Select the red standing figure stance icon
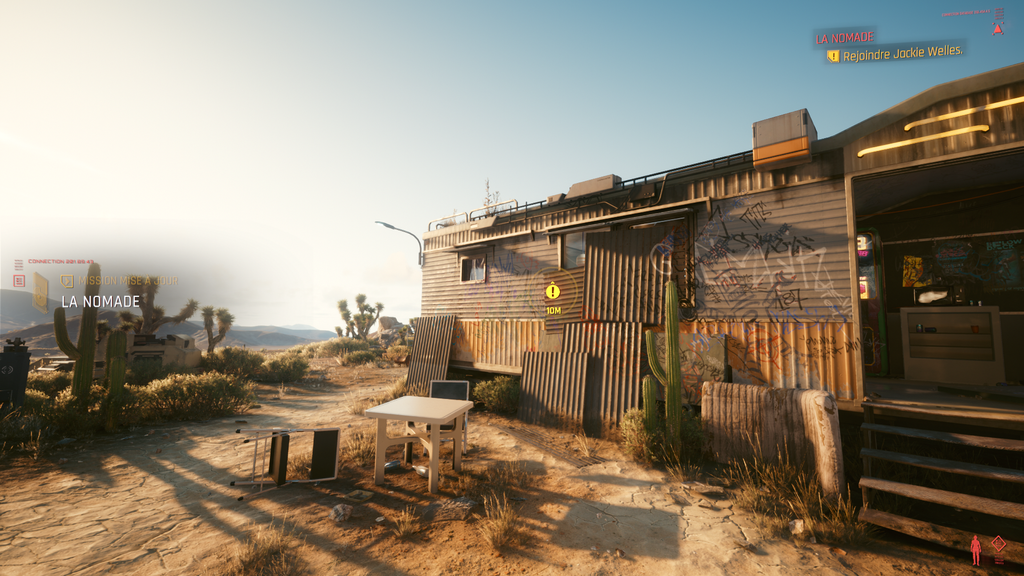The image size is (1024, 576). [975, 549]
